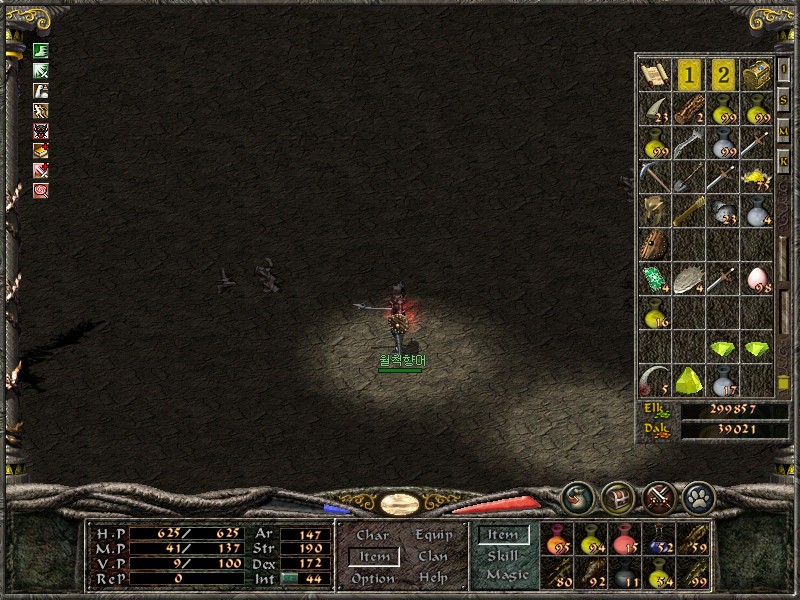Open the Equip panel
Viewport: 800px width, 600px height.
pos(434,536)
